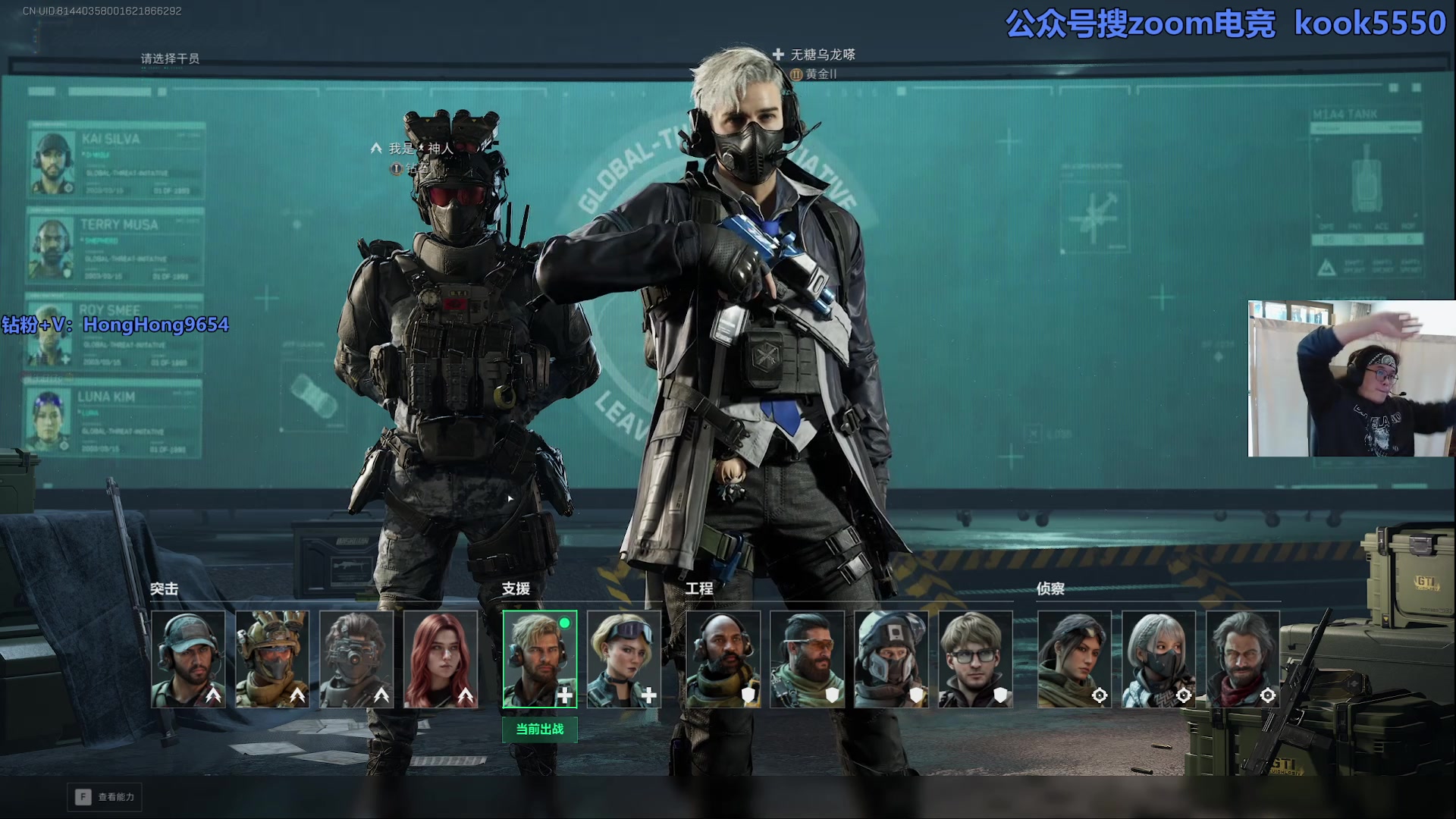1456x819 pixels.
Task: Select the curly-haired engineer with black glasses
Action: 976,659
